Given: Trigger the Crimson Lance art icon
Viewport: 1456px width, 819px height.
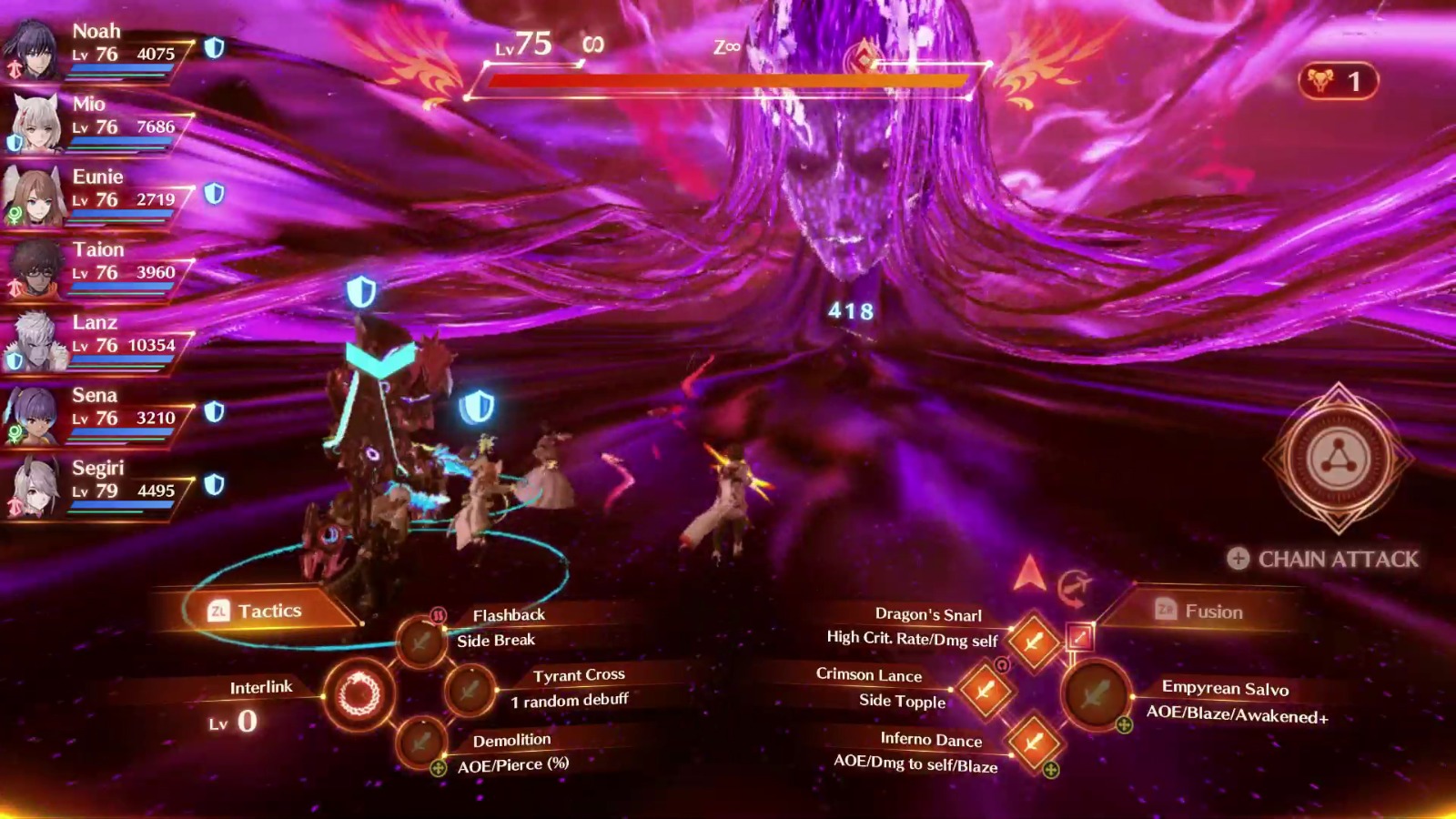Looking at the screenshot, I should (x=986, y=689).
